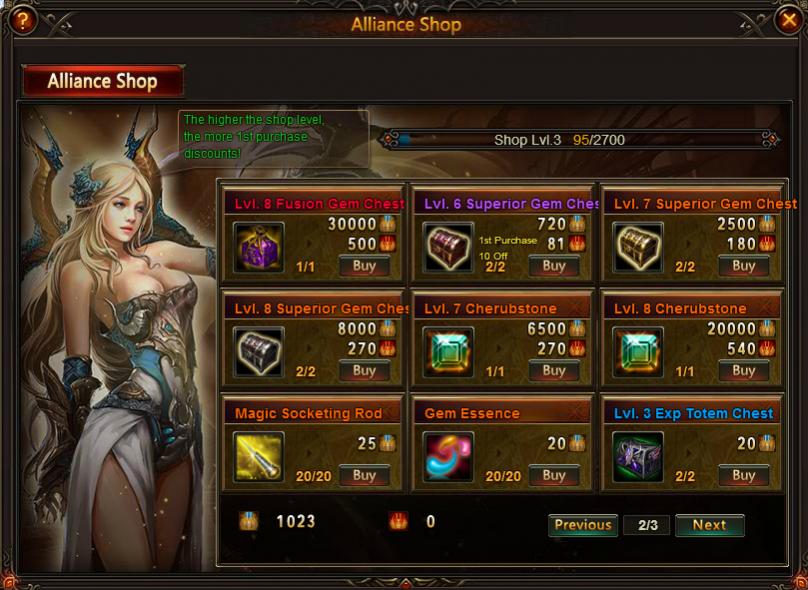Buy the Lvl. 7 Cherubstone
The image size is (808, 590).
coord(553,371)
